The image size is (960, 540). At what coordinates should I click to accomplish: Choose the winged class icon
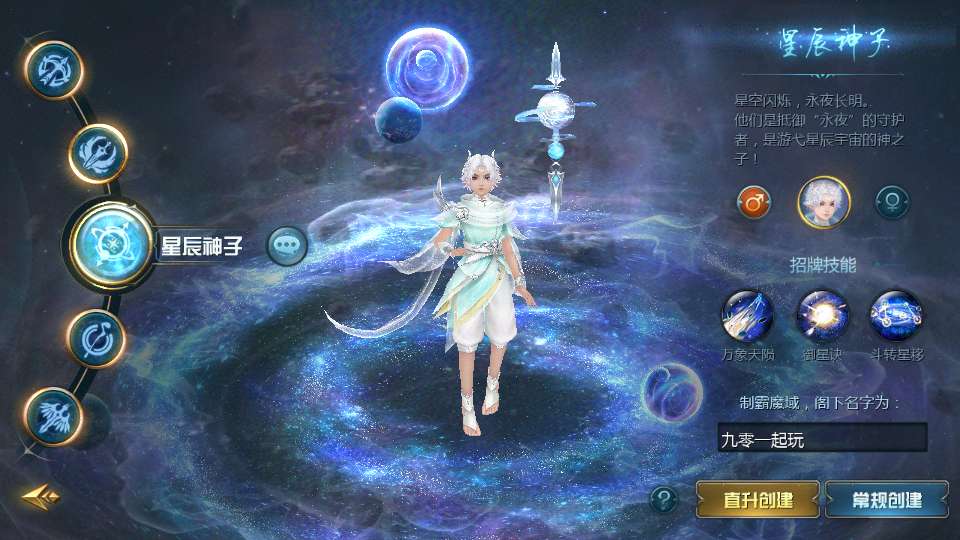coord(52,415)
